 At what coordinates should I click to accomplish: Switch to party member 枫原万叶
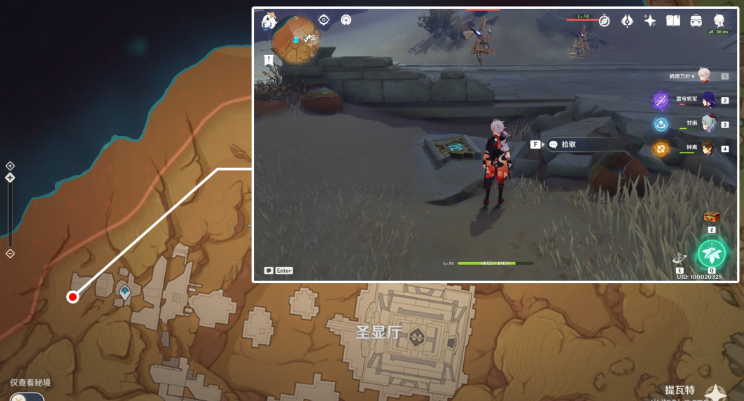(x=704, y=75)
